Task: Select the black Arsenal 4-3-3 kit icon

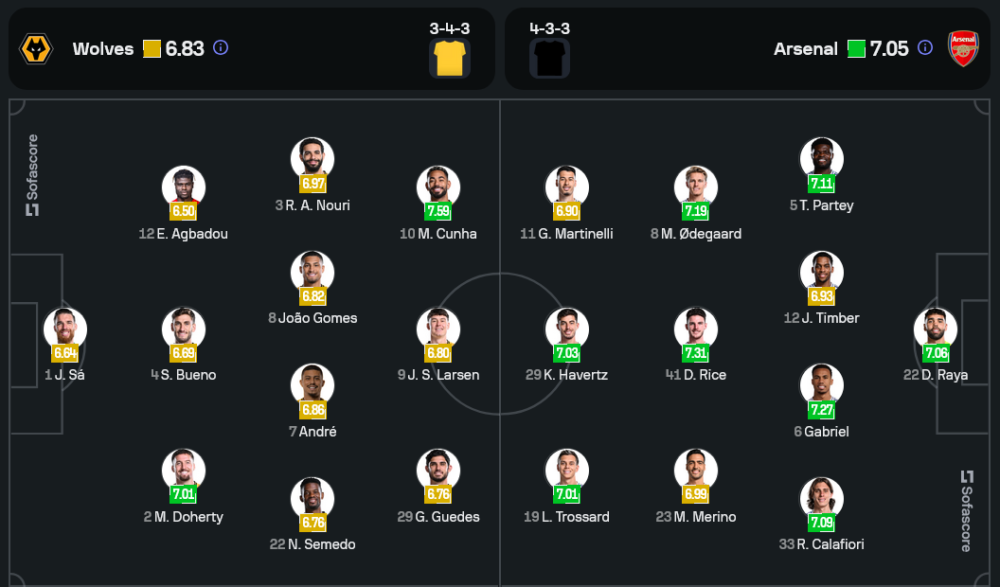Action: (x=549, y=59)
